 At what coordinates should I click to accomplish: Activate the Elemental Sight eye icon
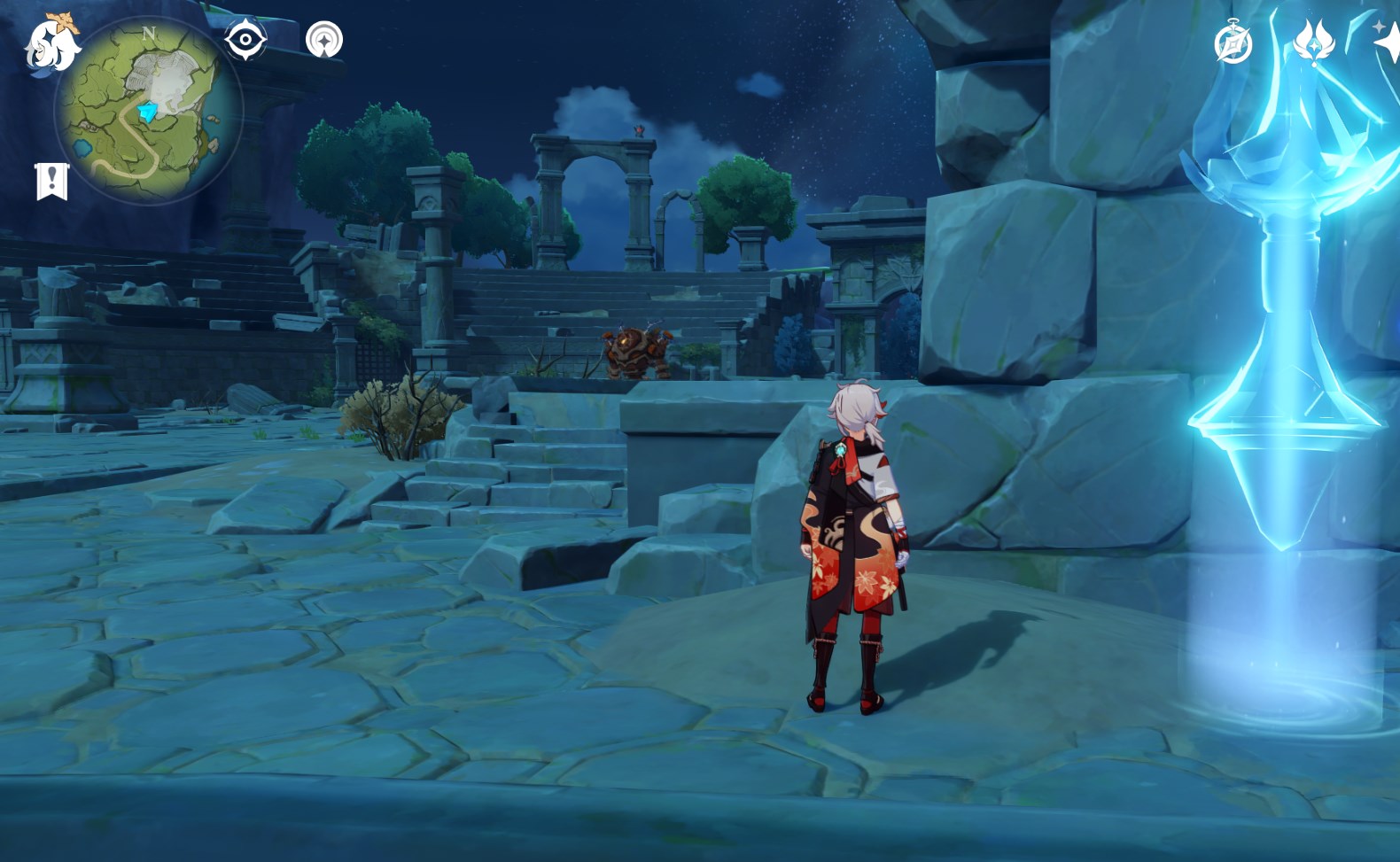(245, 40)
